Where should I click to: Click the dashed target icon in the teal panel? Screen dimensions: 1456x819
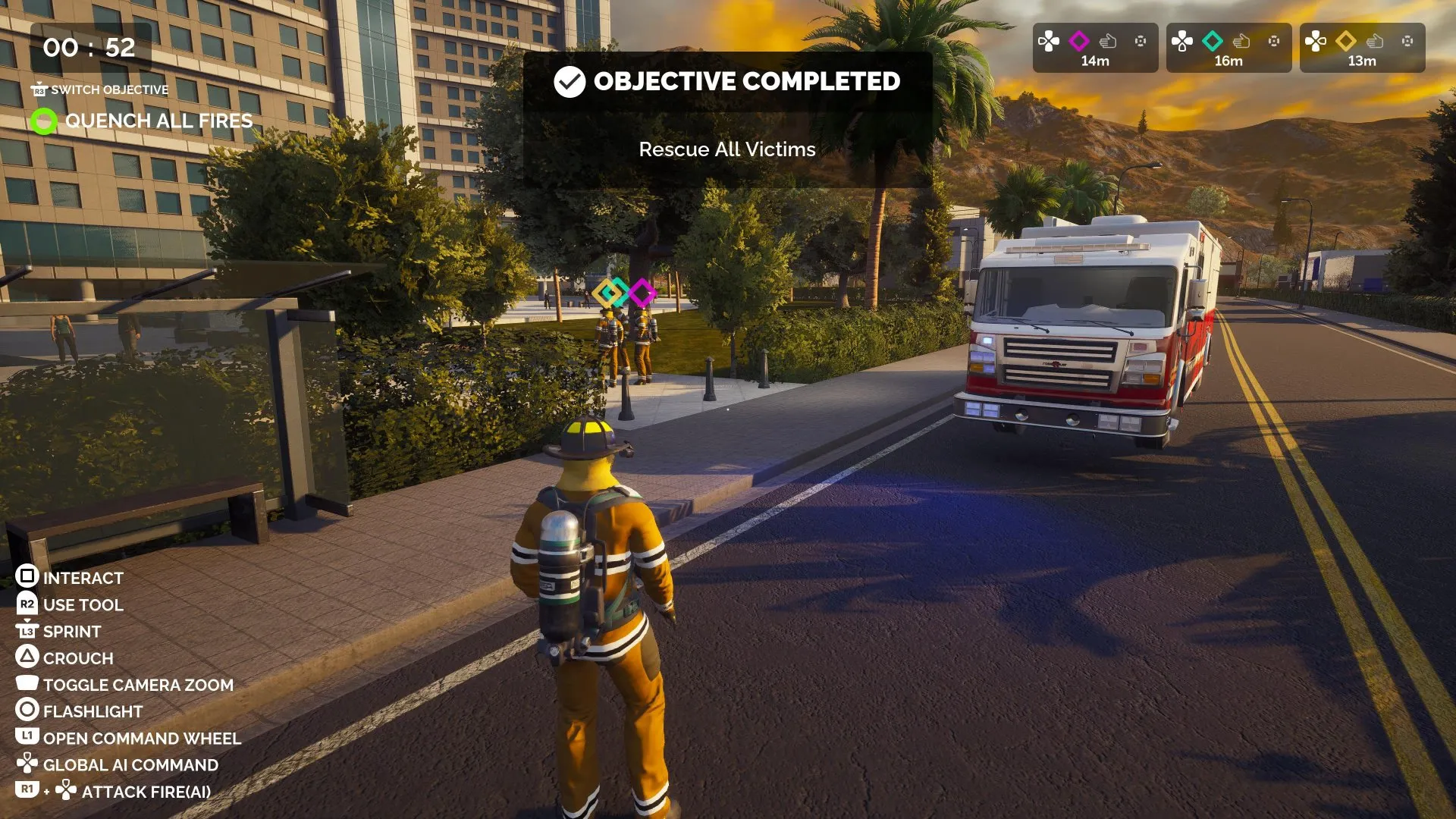click(1274, 41)
